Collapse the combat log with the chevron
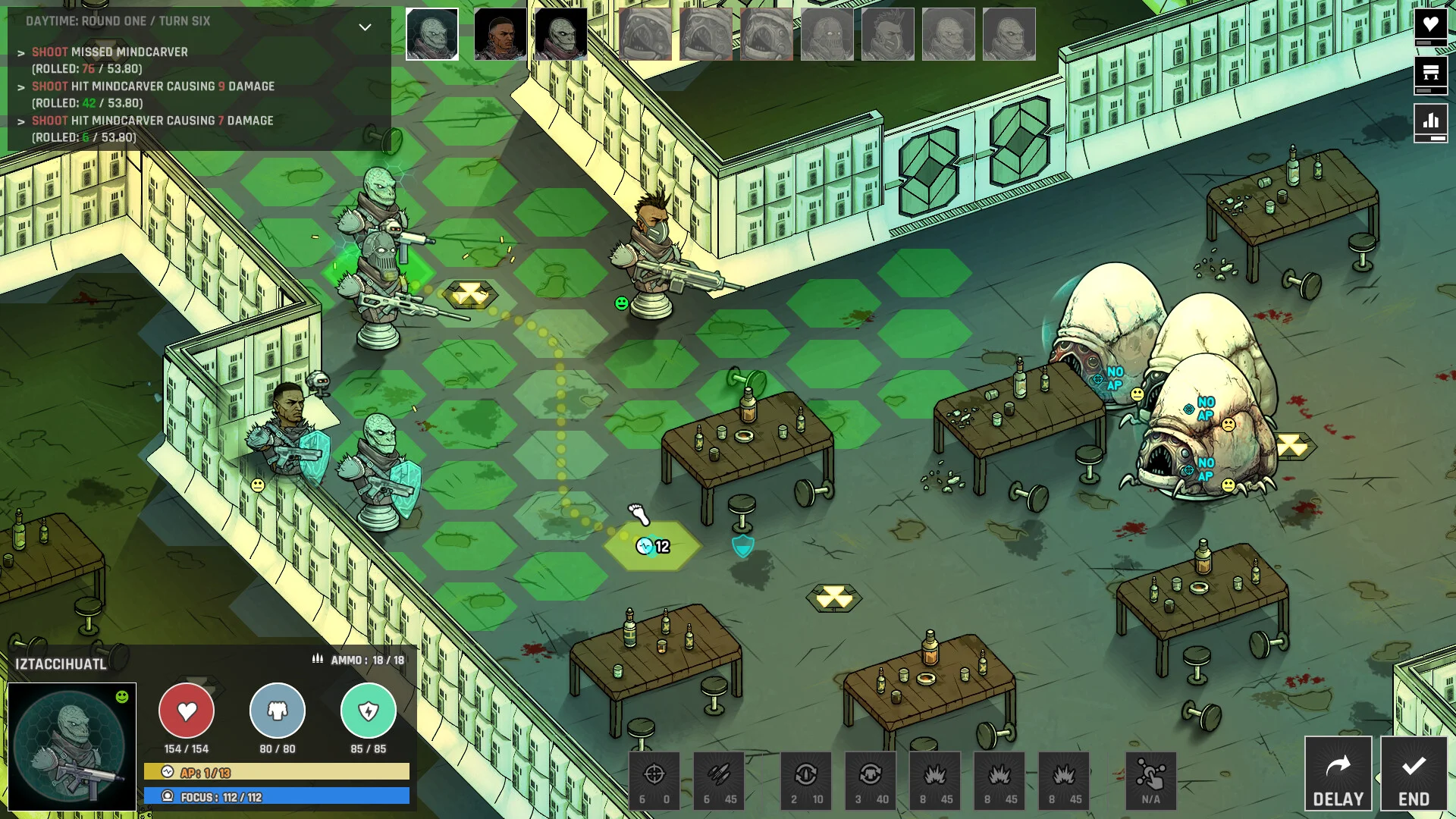Viewport: 1456px width, 819px height. [365, 27]
